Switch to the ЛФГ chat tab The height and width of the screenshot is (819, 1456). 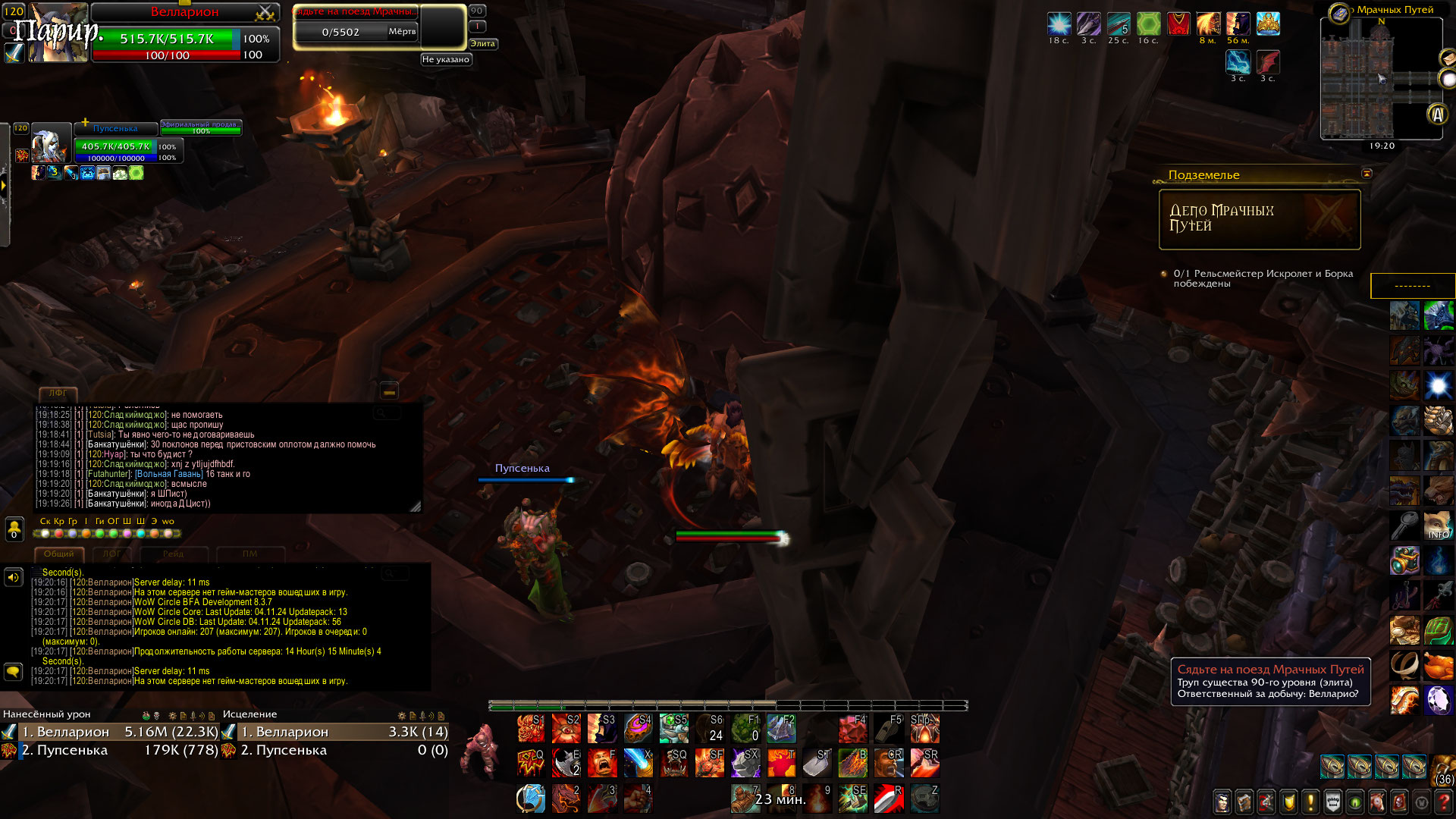(111, 554)
